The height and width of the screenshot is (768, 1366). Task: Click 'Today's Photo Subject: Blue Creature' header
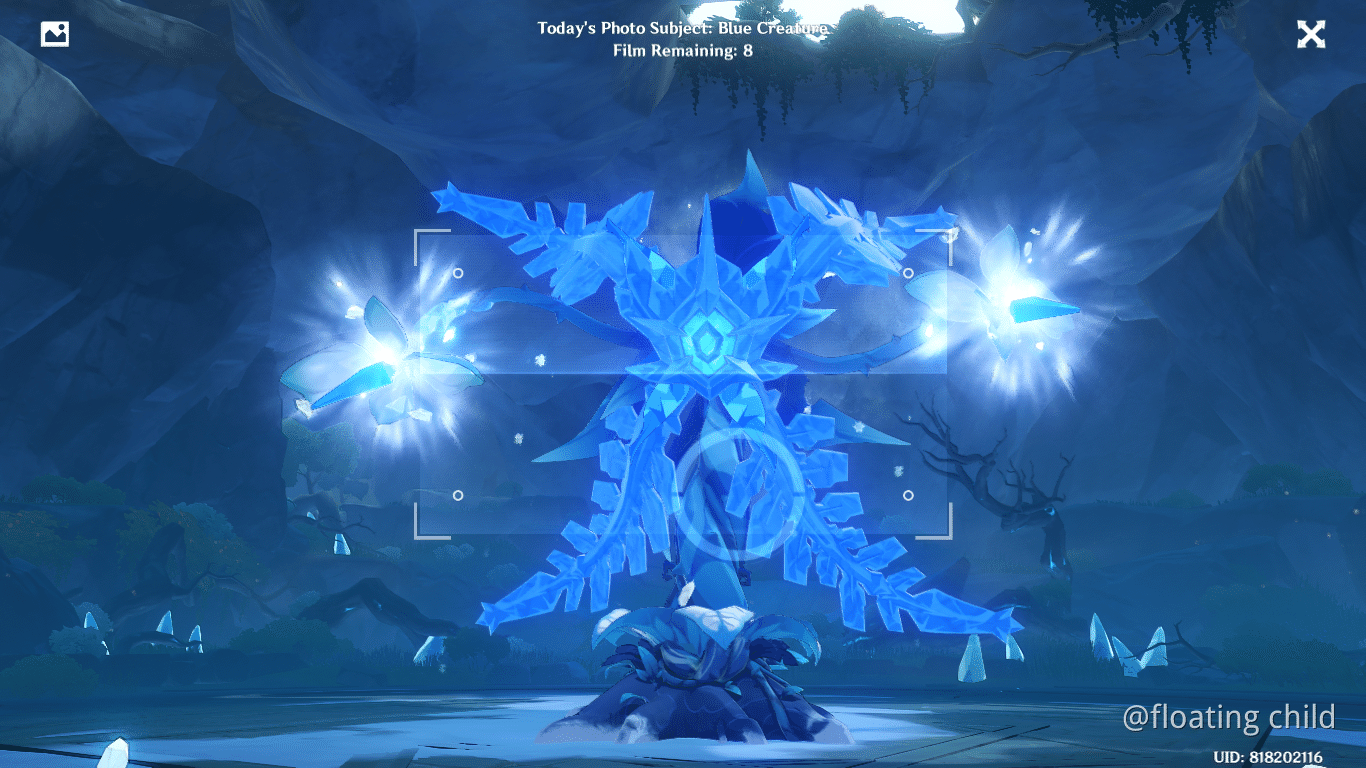click(x=683, y=28)
